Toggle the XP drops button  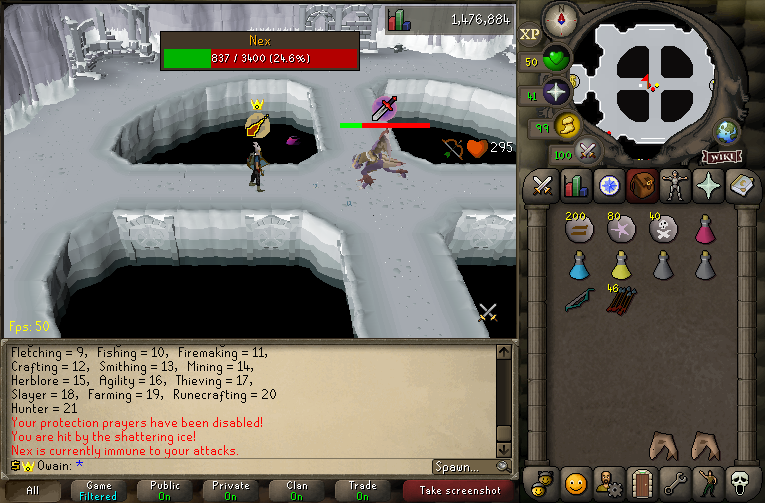click(530, 33)
